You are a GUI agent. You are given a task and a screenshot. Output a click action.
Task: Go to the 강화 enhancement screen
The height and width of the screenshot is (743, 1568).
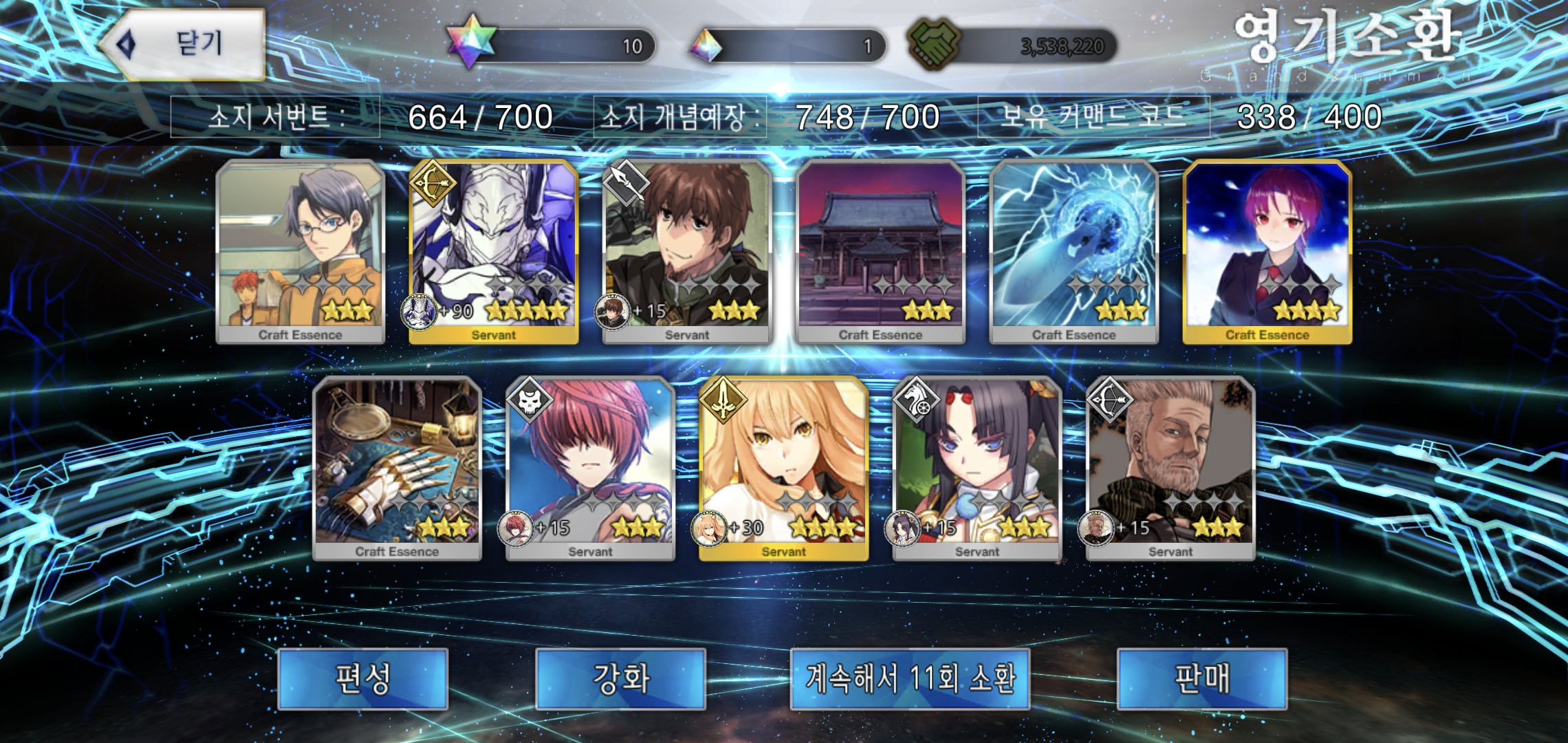click(x=620, y=678)
